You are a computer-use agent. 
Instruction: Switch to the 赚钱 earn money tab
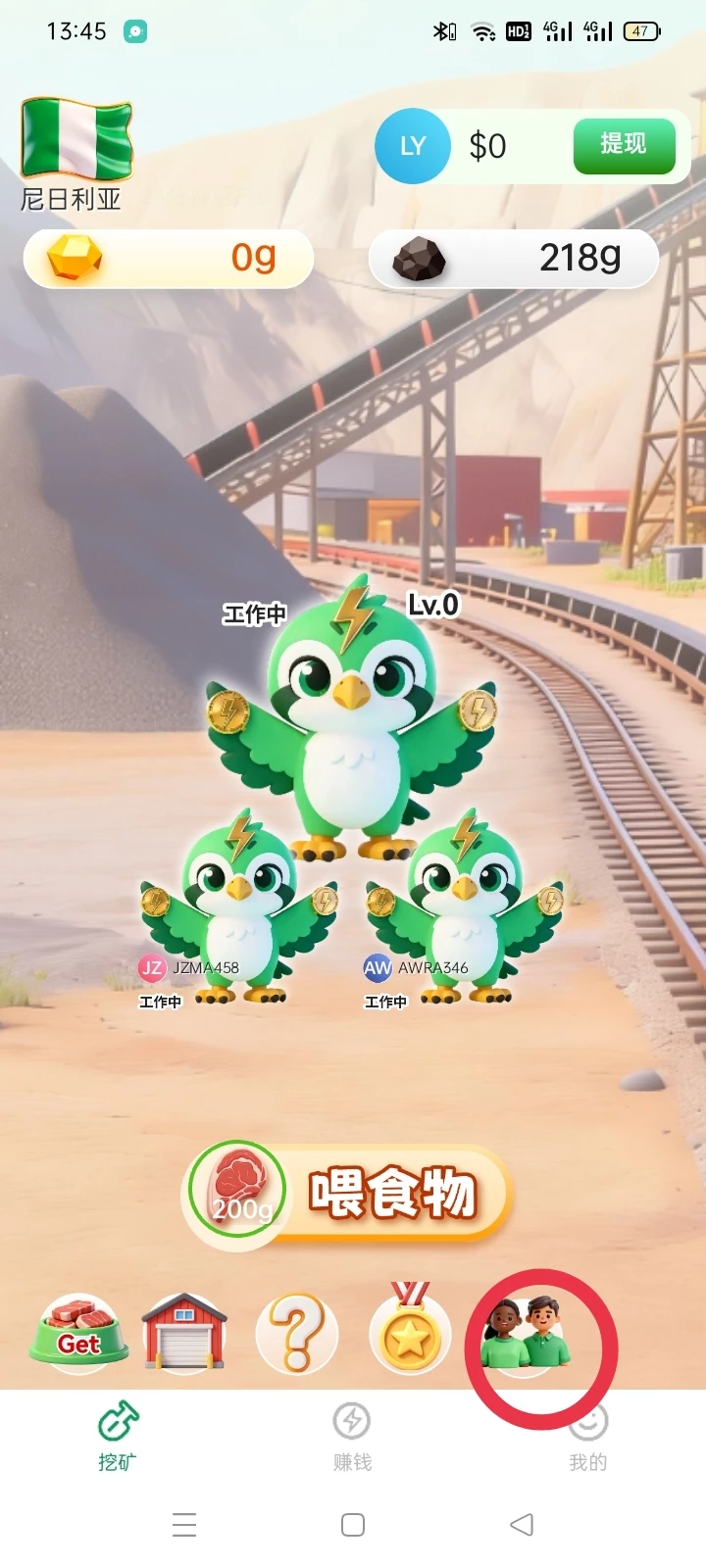pos(352,1437)
